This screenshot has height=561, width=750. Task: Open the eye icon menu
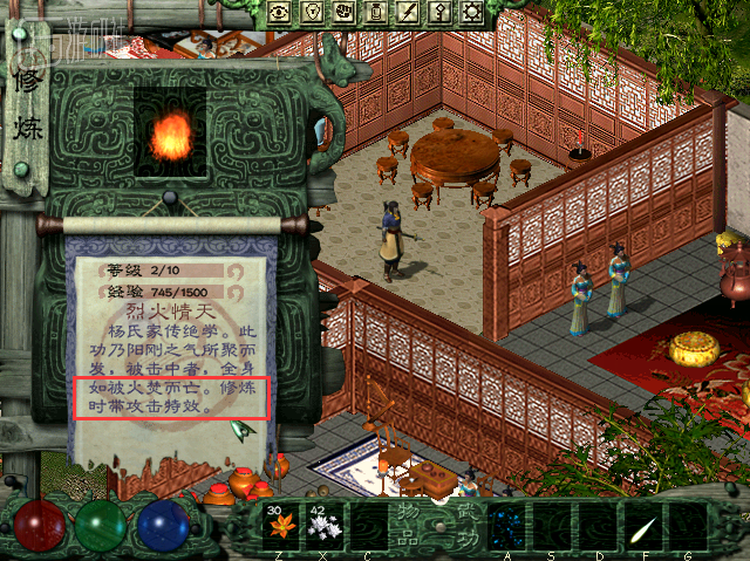279,12
